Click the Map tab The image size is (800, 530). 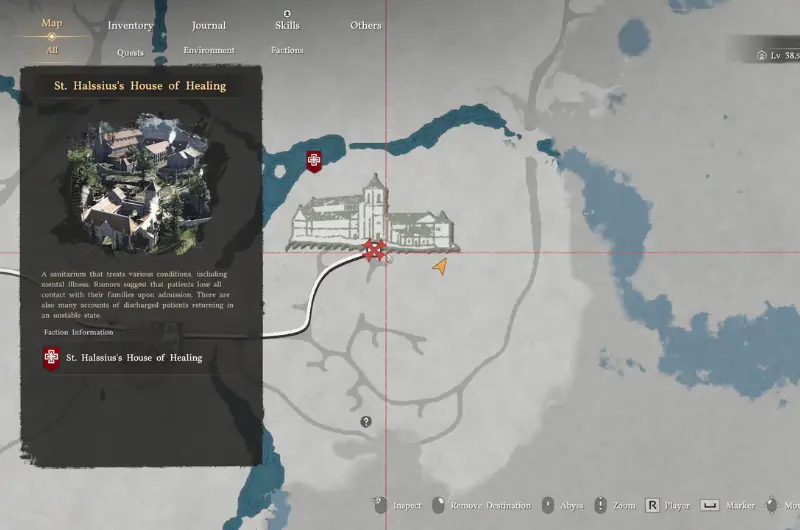pyautogui.click(x=52, y=23)
